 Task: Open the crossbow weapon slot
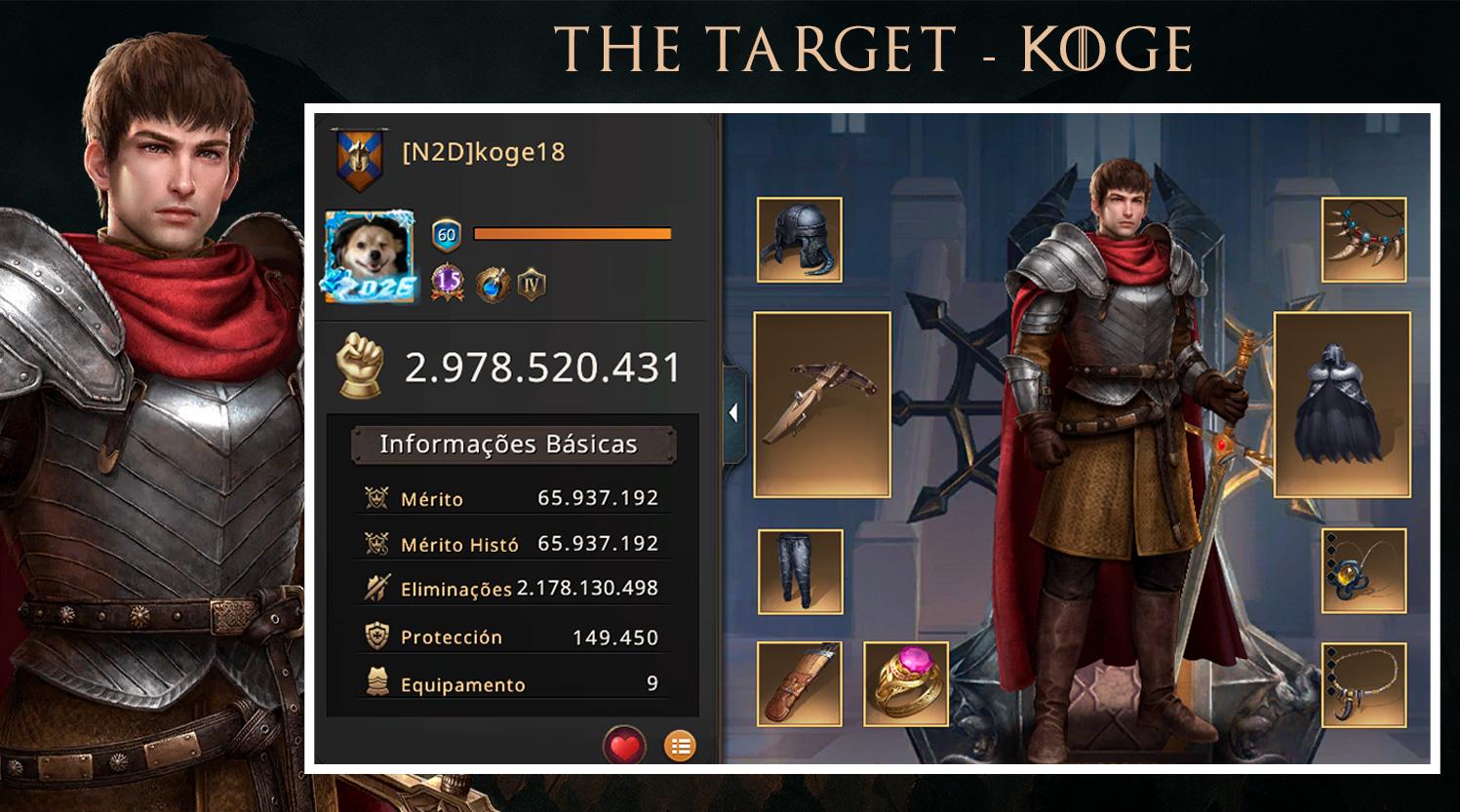click(x=822, y=405)
